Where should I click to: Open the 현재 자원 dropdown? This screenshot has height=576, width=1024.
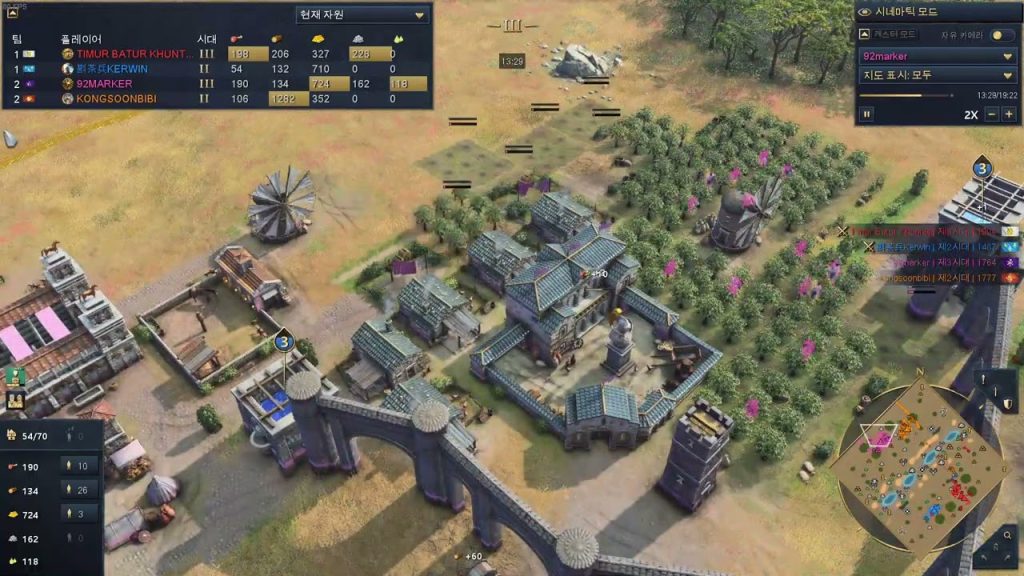click(362, 15)
